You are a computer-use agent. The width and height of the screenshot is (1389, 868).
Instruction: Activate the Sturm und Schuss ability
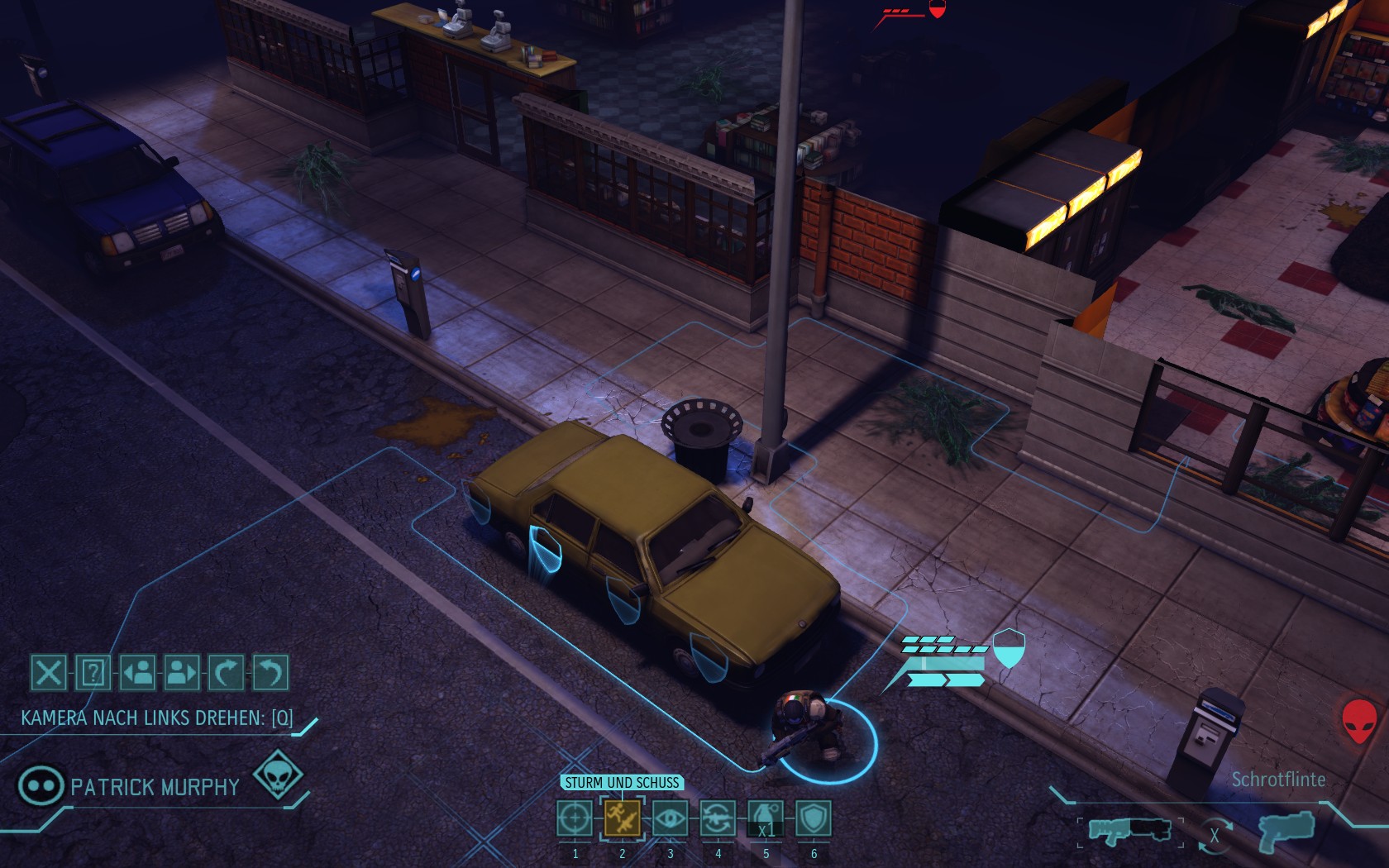[623, 819]
